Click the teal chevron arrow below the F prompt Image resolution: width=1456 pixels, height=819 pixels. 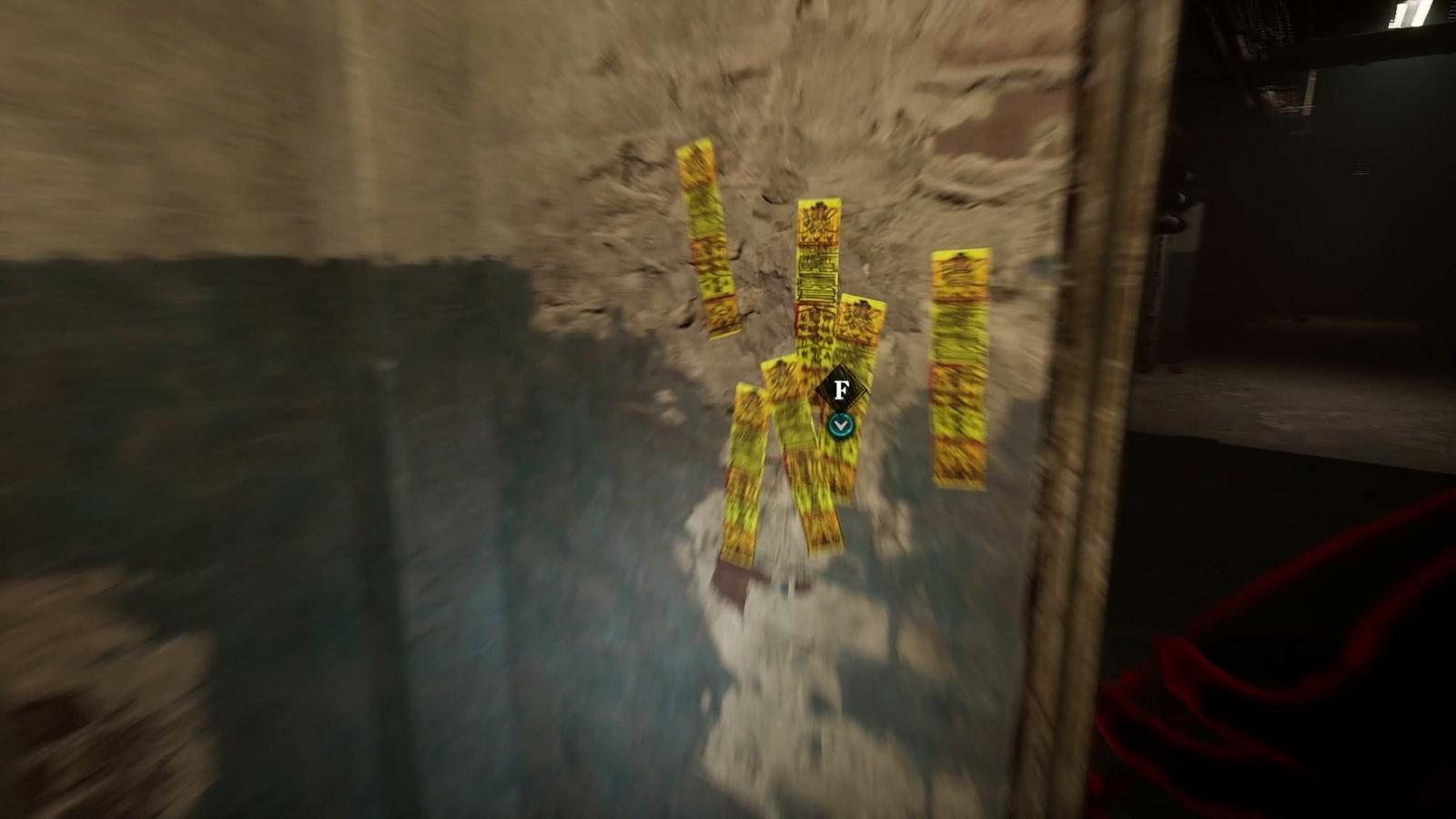tap(839, 424)
